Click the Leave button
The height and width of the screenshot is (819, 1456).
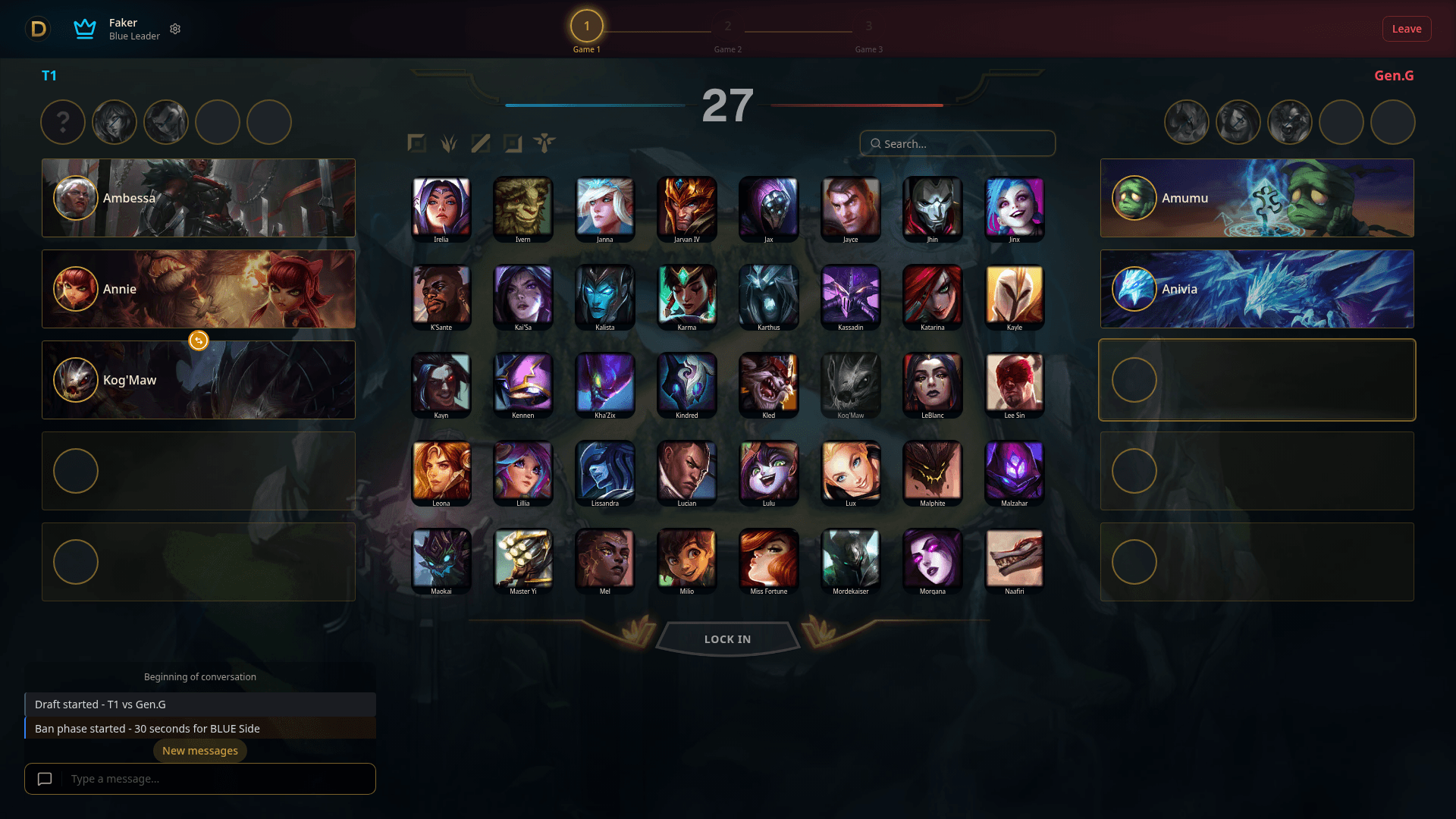point(1407,29)
